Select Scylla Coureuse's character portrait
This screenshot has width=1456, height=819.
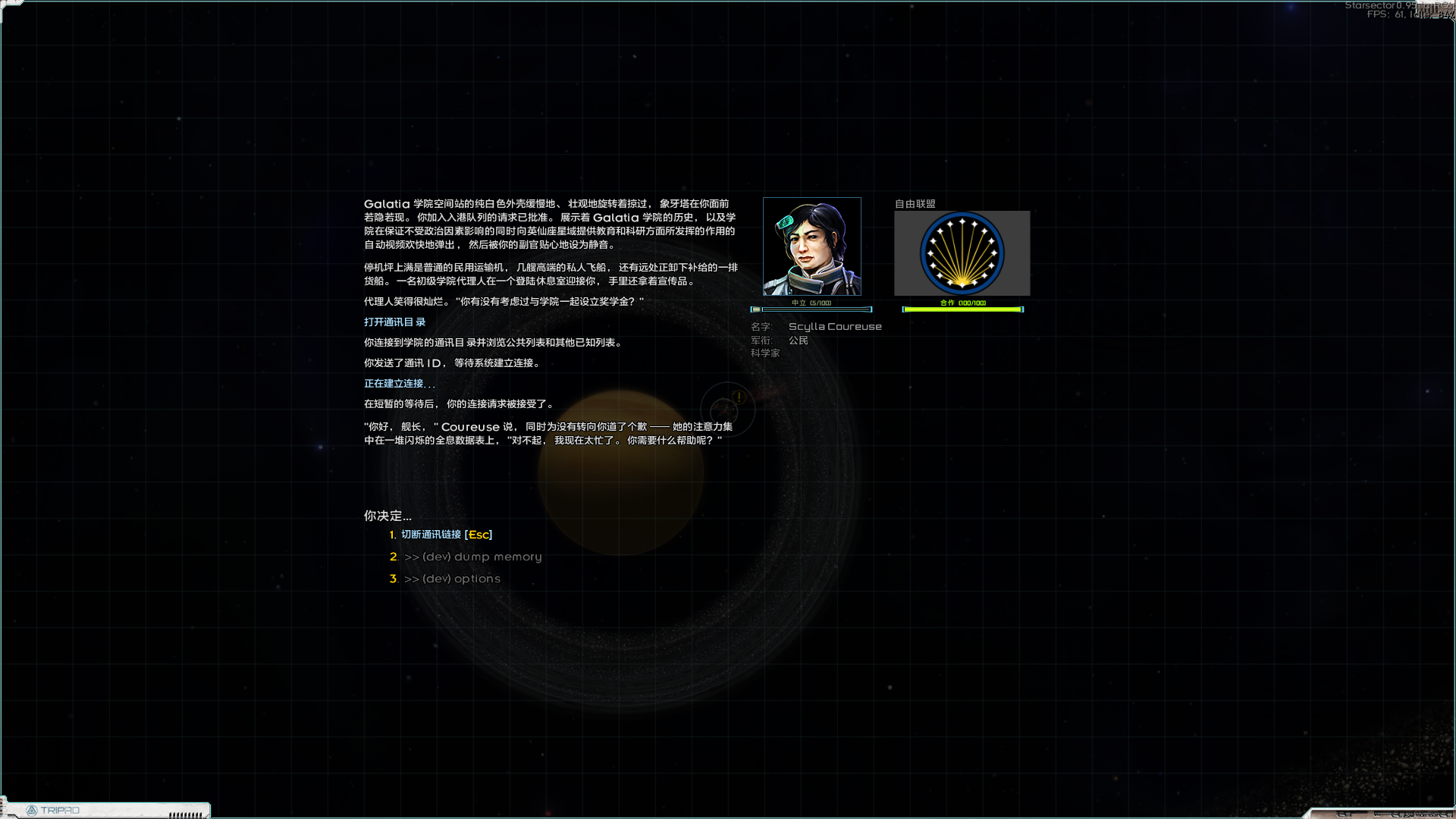pos(811,246)
